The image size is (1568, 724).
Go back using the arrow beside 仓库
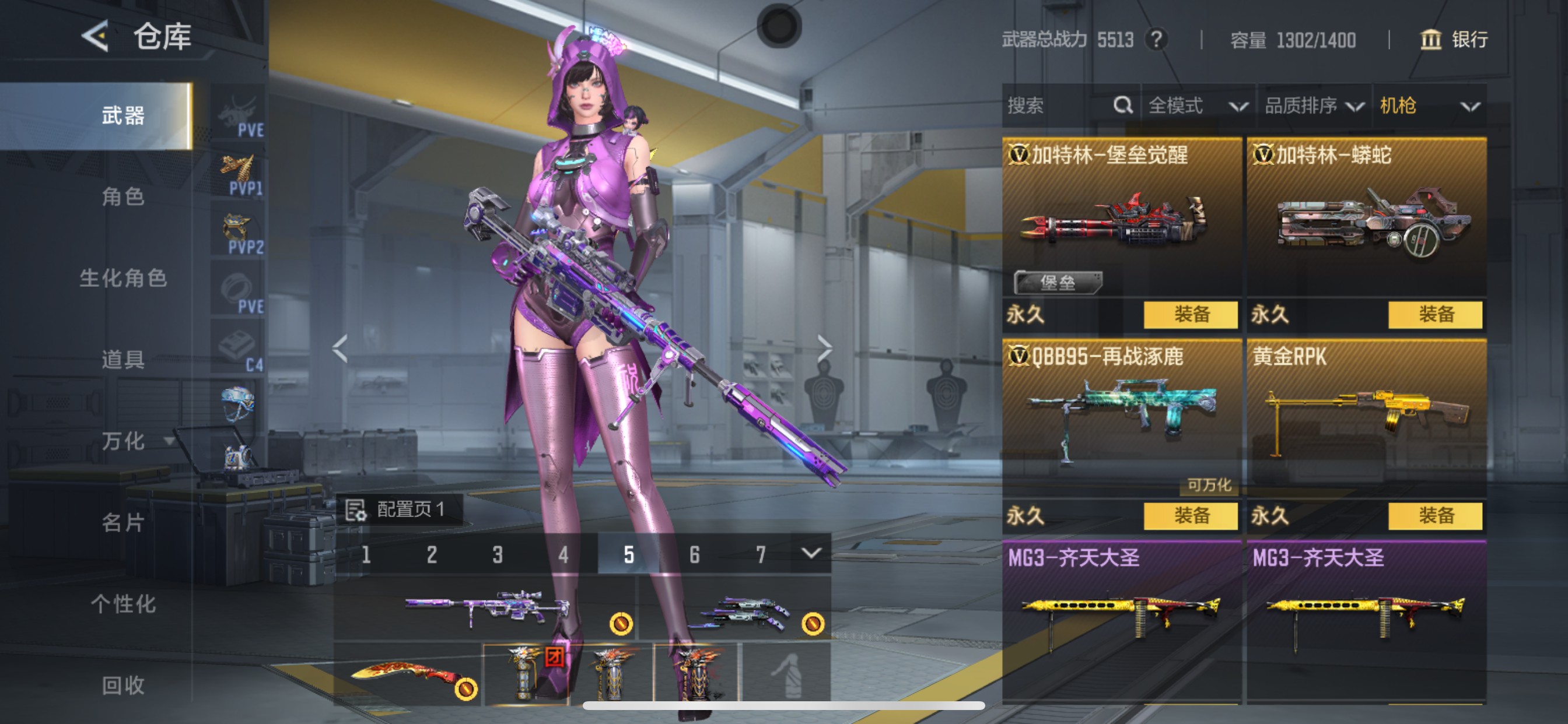pyautogui.click(x=96, y=37)
